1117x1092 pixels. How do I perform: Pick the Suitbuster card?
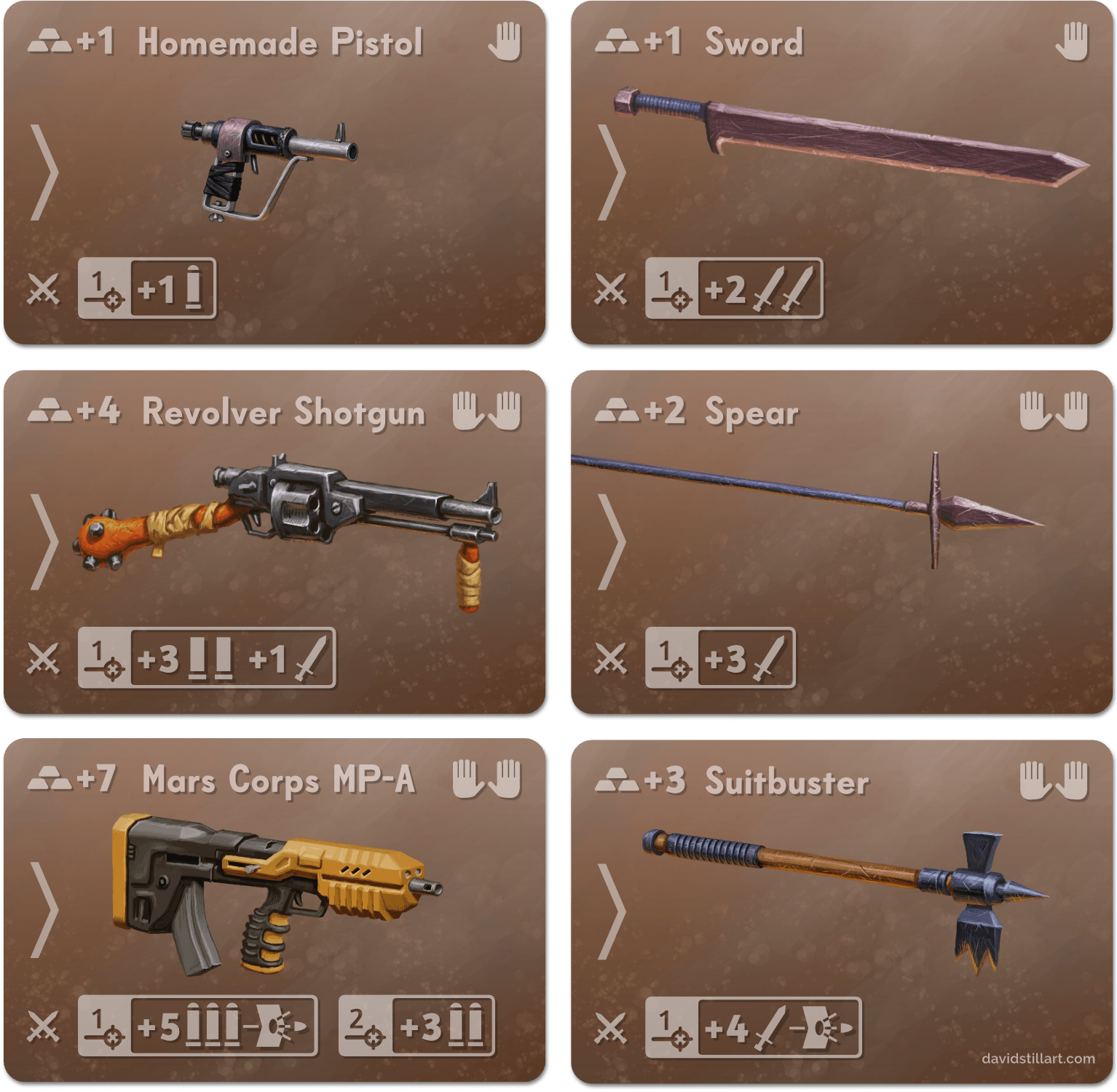pos(842,911)
